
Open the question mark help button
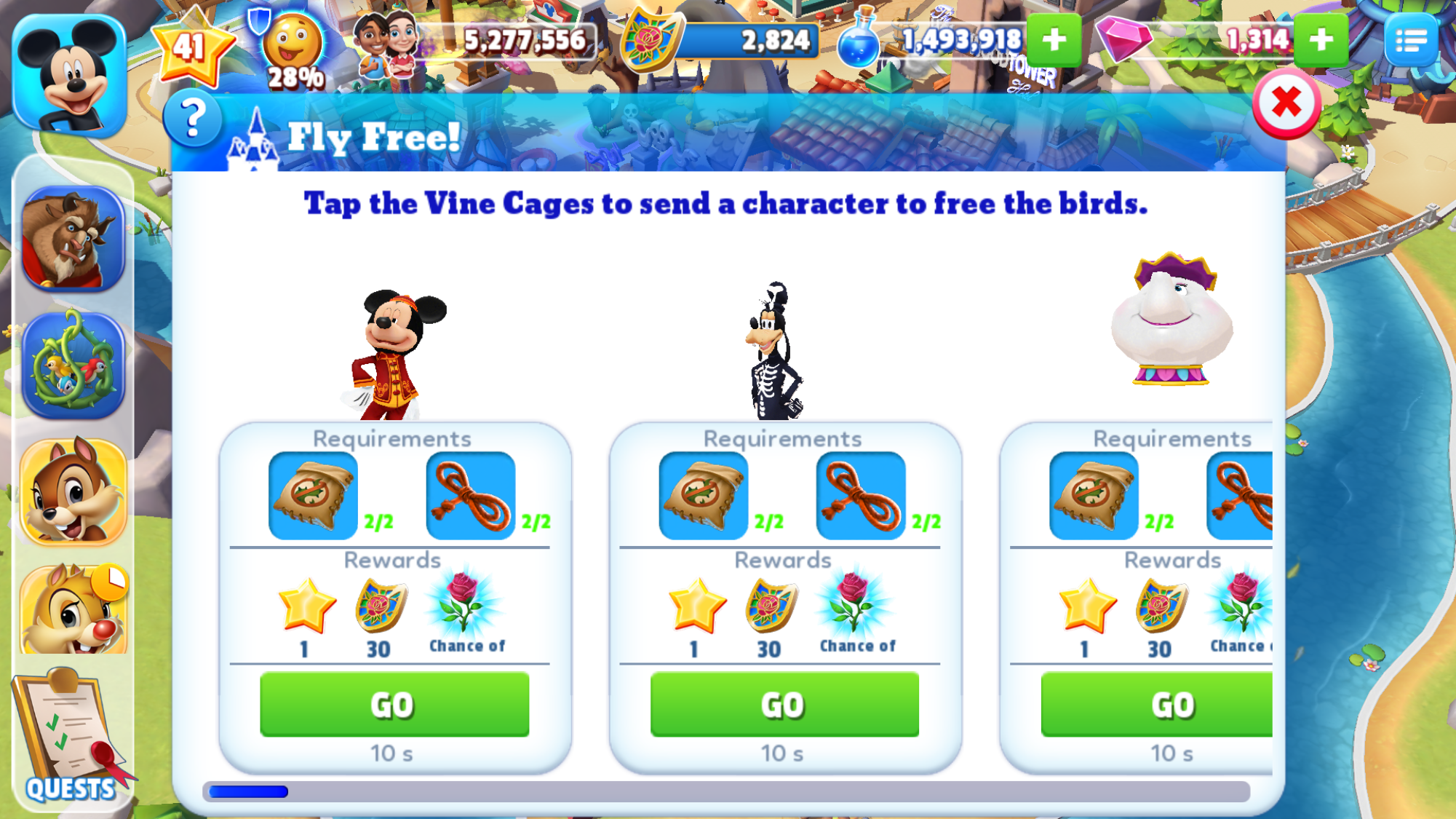(x=192, y=119)
